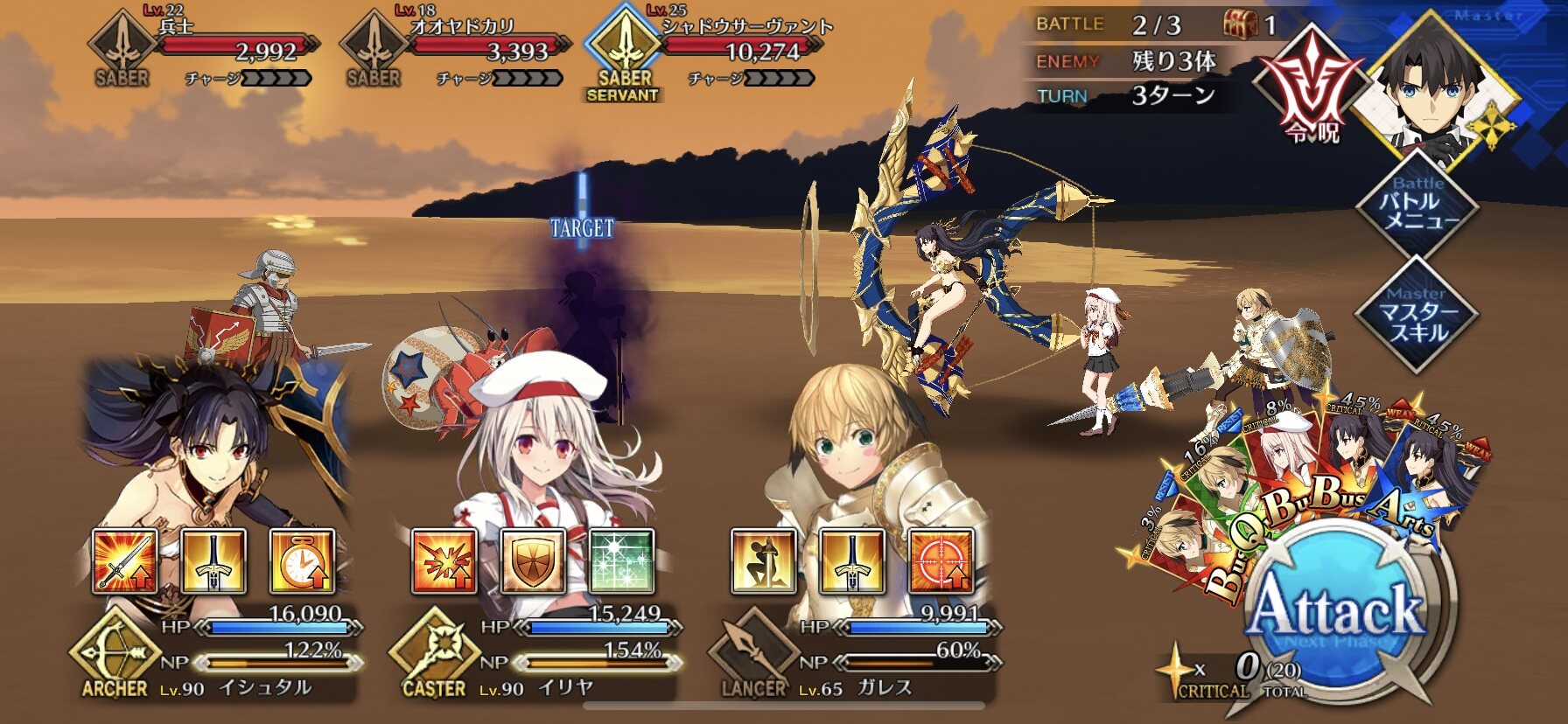View Ishtar's Archer status panel
1568x724 pixels.
coord(219,656)
